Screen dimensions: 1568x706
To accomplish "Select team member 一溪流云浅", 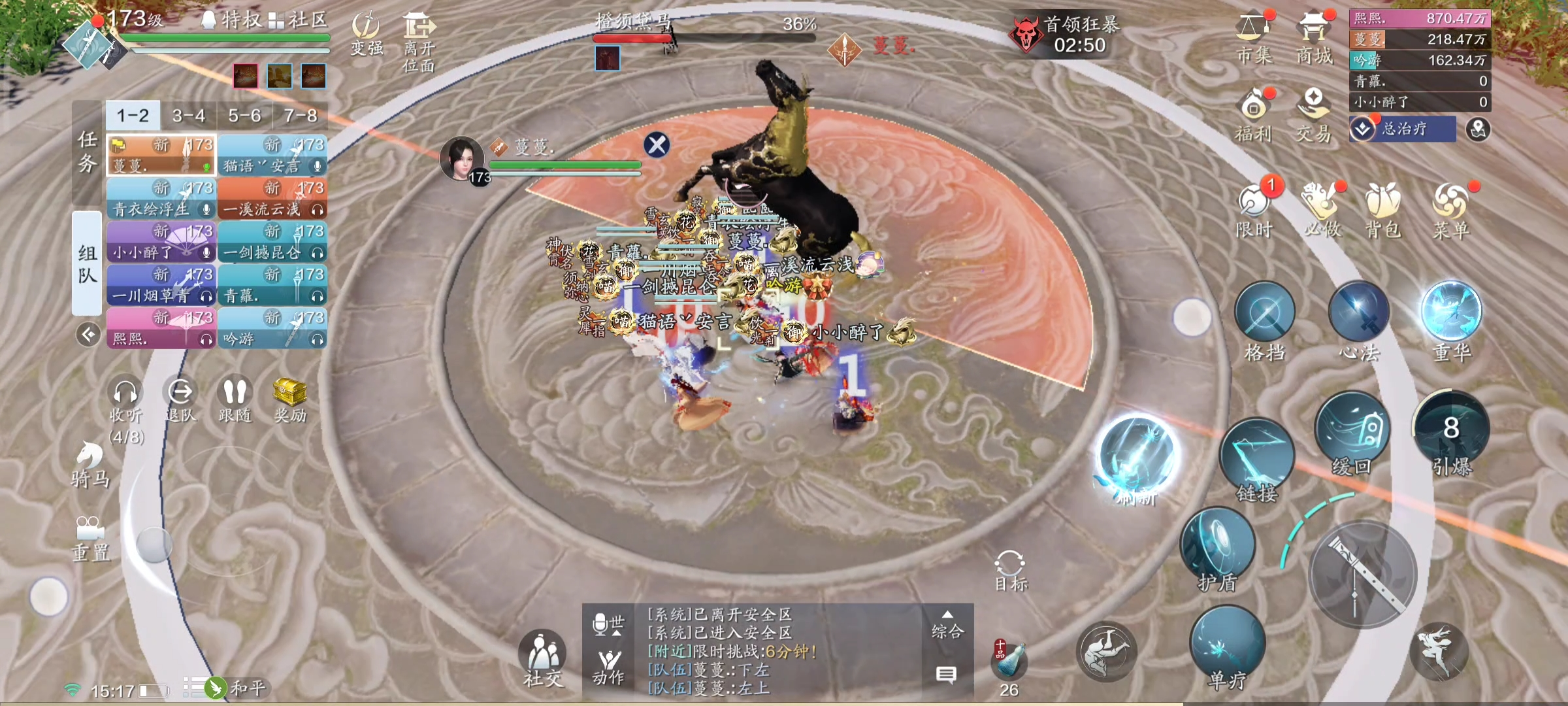I will point(272,199).
